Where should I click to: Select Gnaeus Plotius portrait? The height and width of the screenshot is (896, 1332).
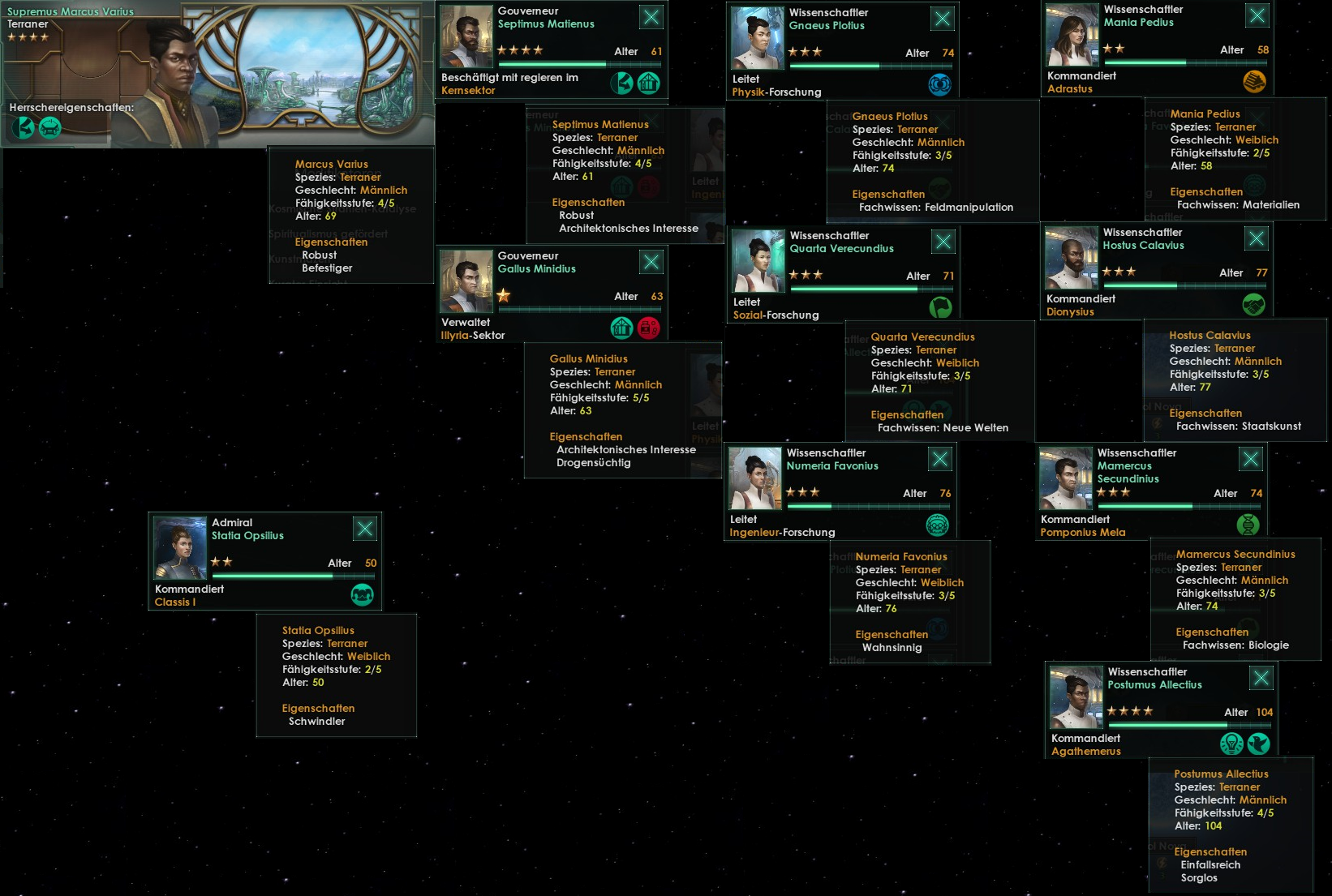pos(757,38)
